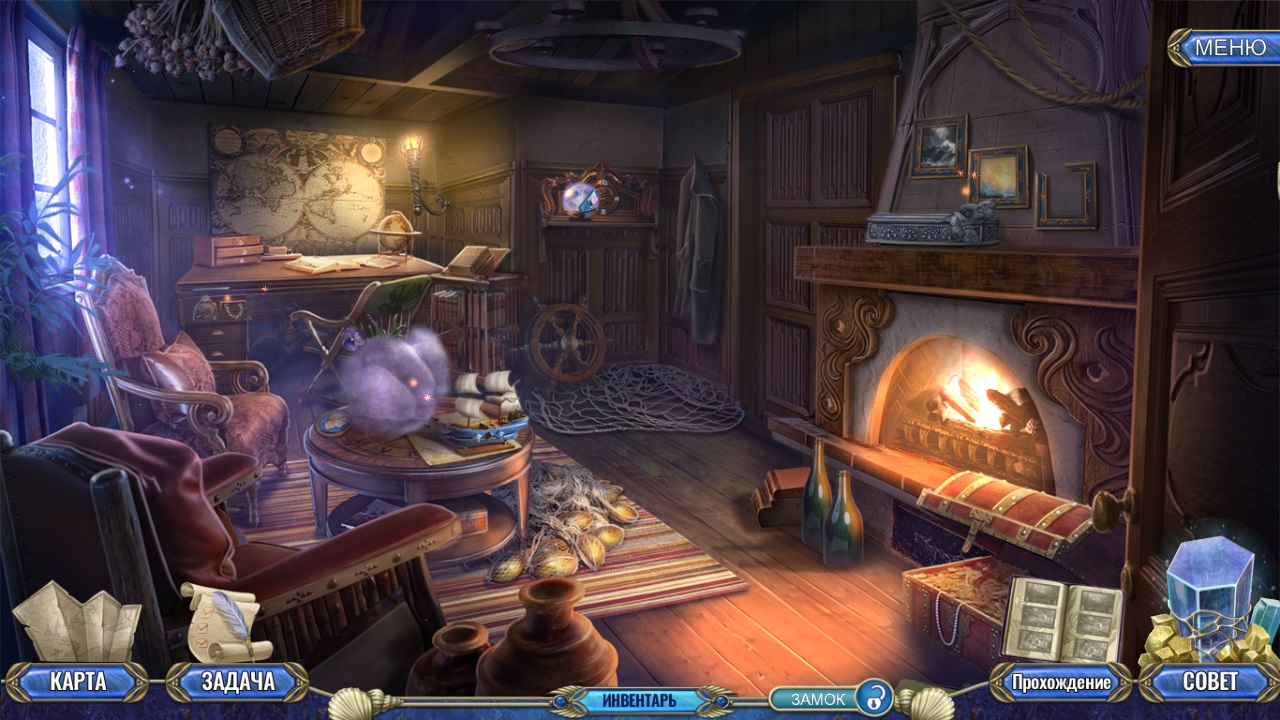Open the Прохождение walkthrough guide

coord(1061,683)
